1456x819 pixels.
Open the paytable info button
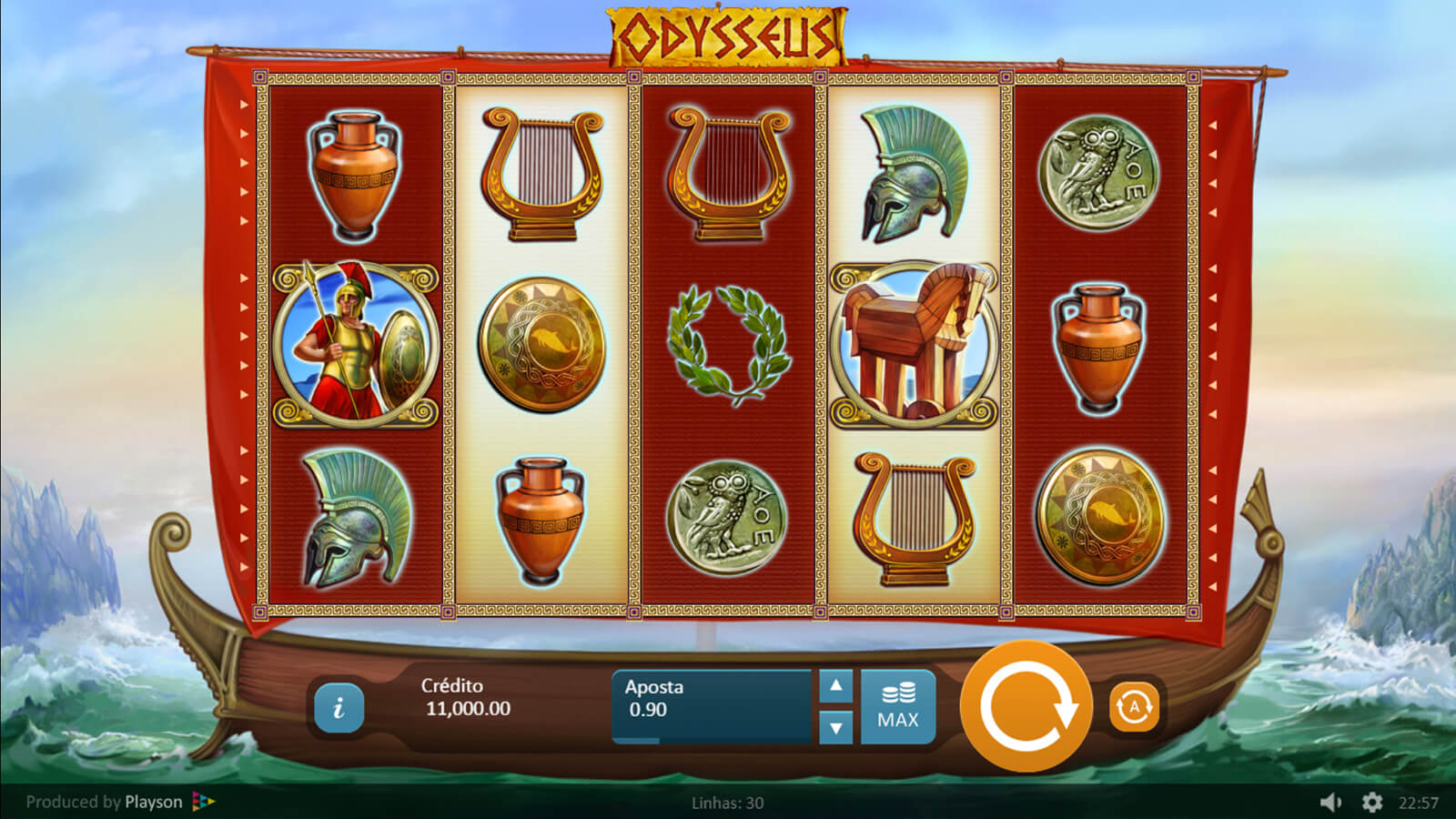(339, 707)
